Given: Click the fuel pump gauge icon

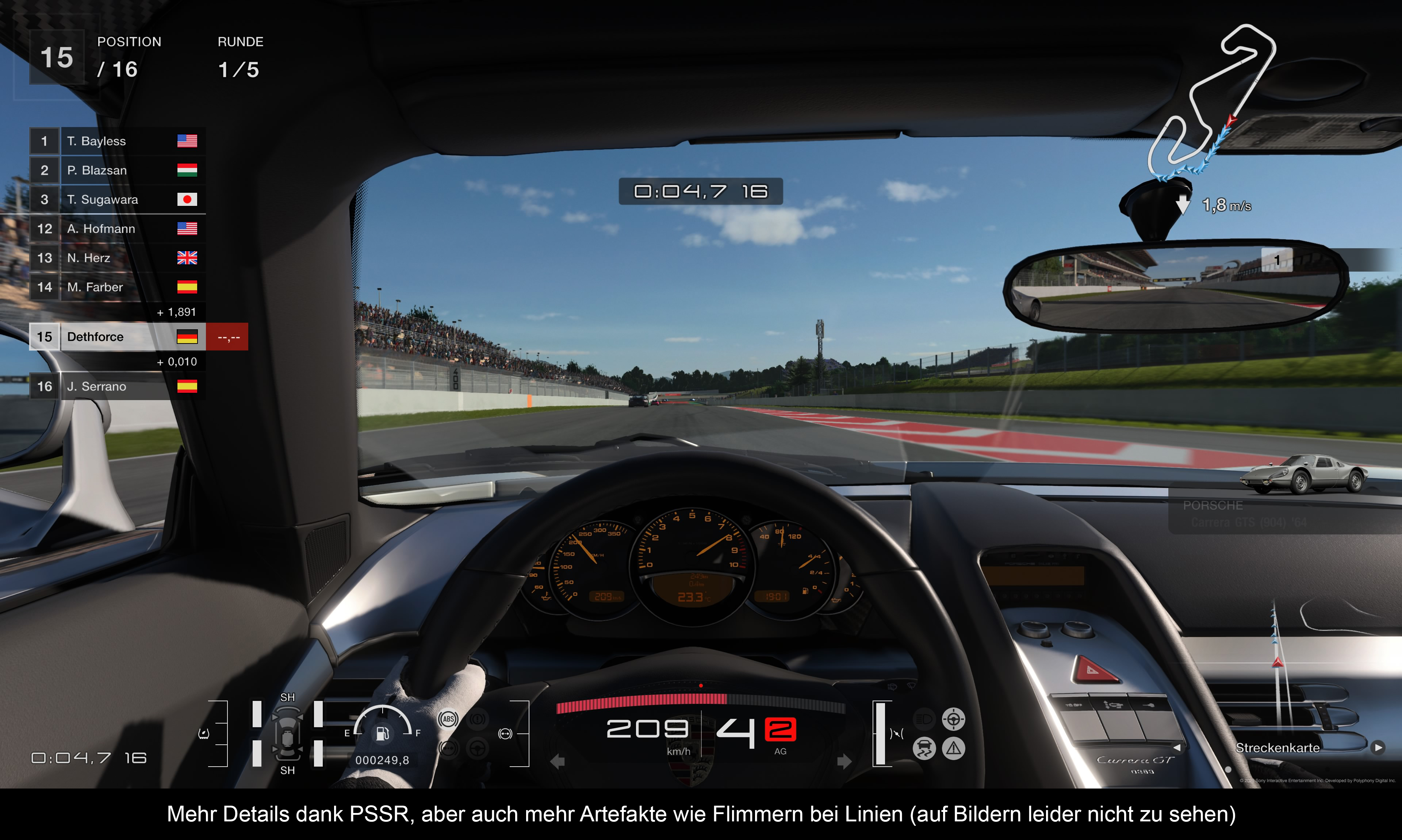Looking at the screenshot, I should [383, 733].
